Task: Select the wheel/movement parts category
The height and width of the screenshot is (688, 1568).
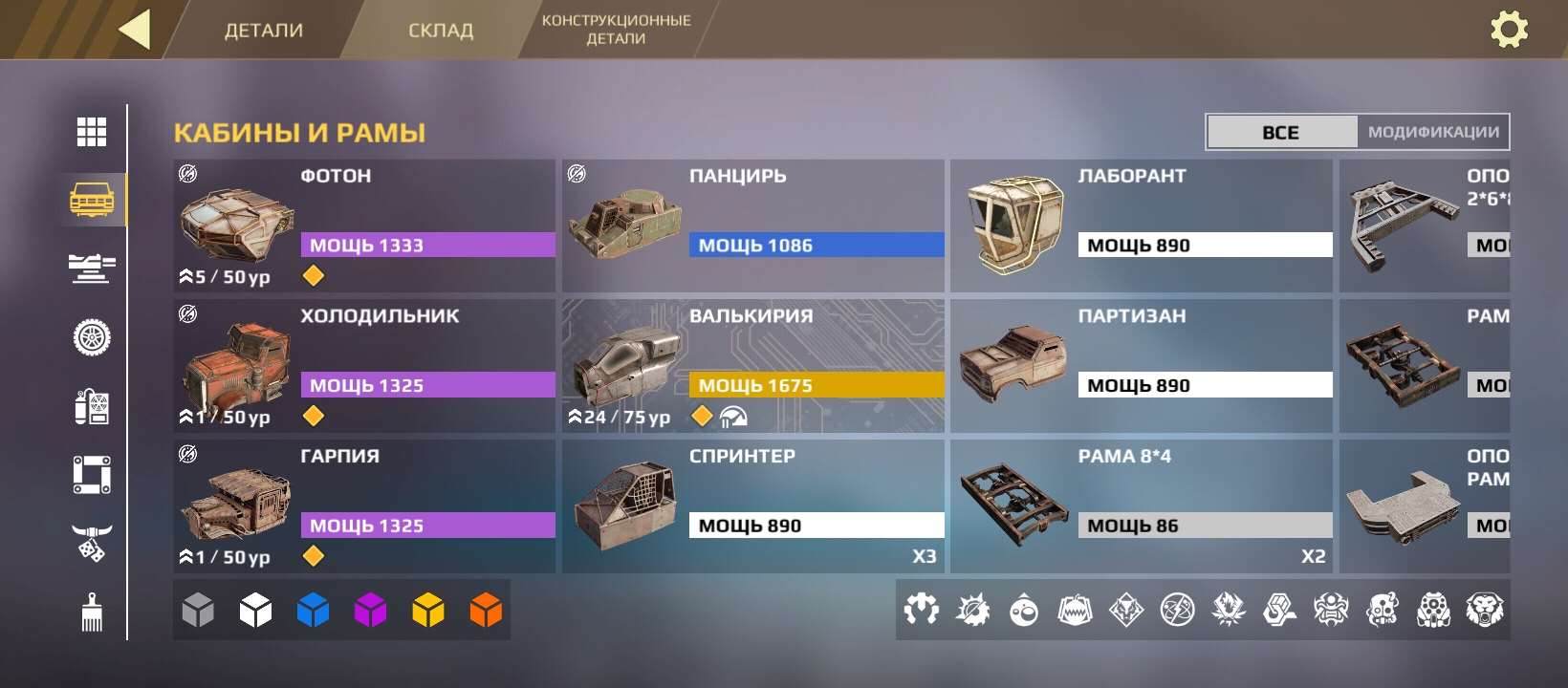Action: coord(91,337)
